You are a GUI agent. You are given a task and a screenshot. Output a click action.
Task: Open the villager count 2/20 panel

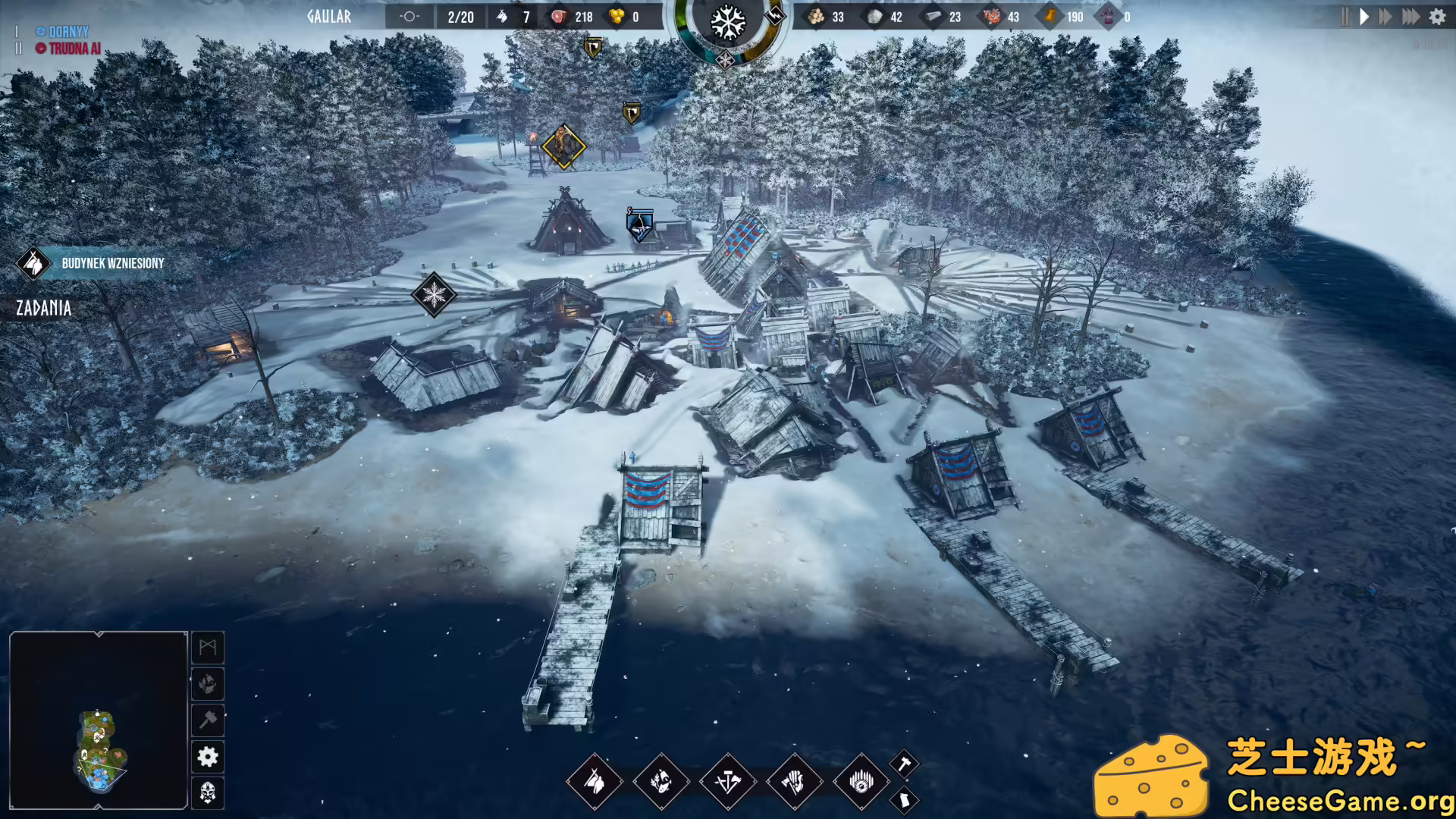click(x=460, y=16)
